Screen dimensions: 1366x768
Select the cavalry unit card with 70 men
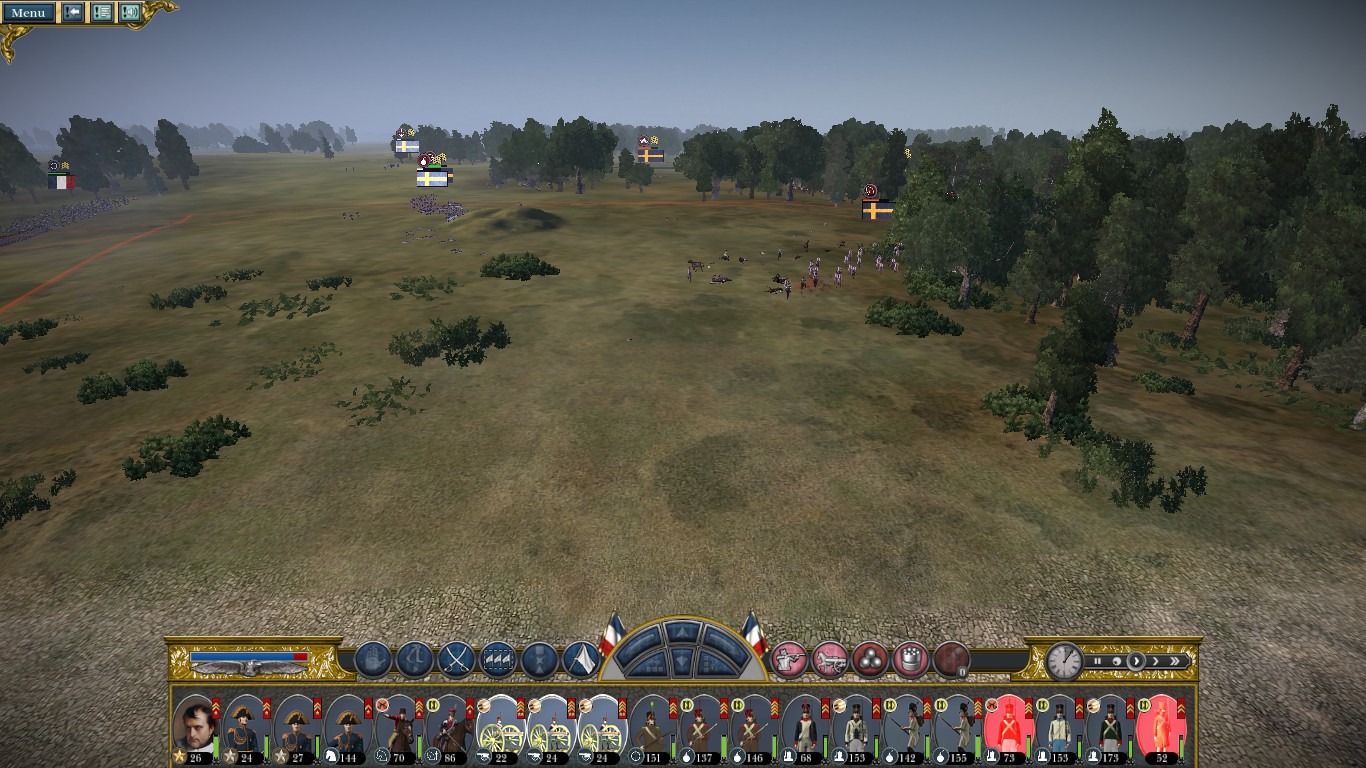click(398, 728)
